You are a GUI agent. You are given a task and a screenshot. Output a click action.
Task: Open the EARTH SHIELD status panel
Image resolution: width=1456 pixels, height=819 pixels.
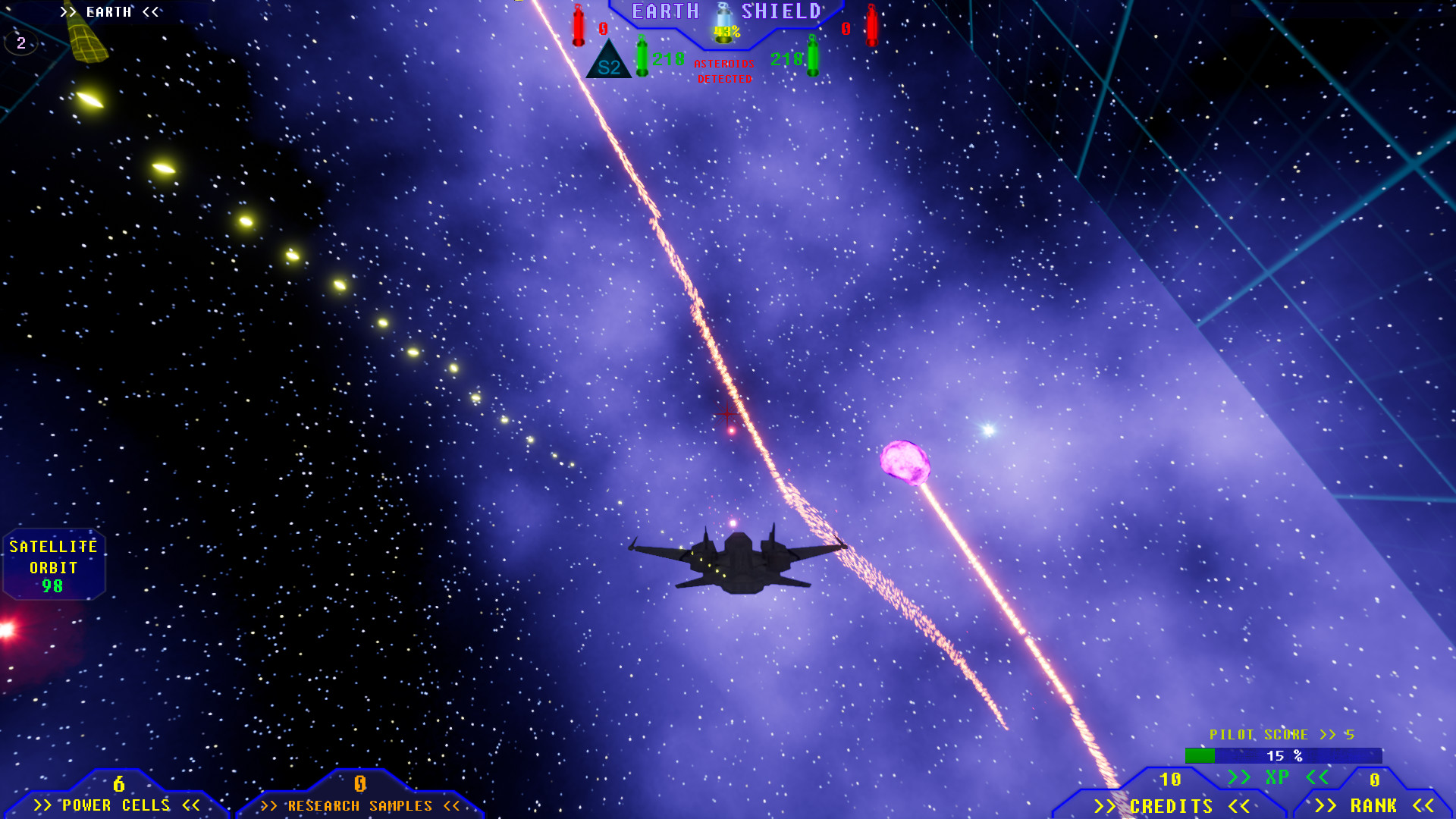[x=724, y=11]
